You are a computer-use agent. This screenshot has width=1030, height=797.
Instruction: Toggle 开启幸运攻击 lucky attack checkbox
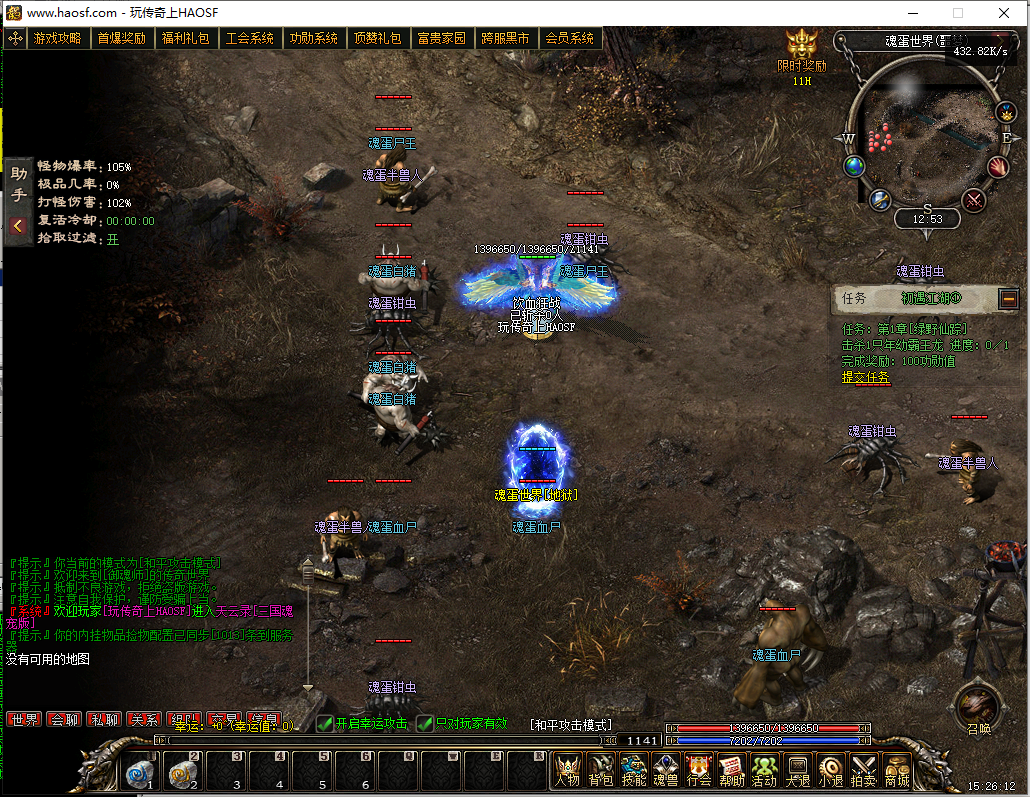click(325, 723)
